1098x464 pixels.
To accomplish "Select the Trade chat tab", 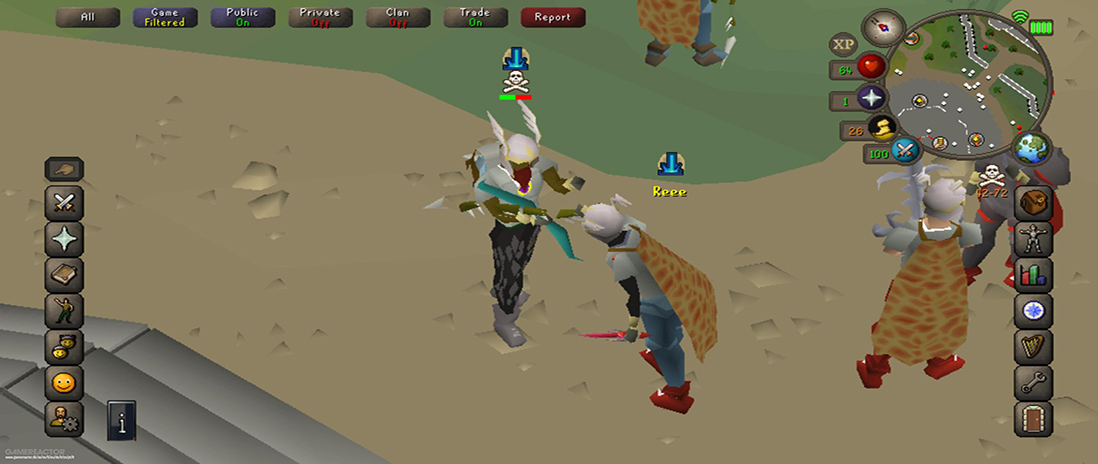I will tap(475, 17).
